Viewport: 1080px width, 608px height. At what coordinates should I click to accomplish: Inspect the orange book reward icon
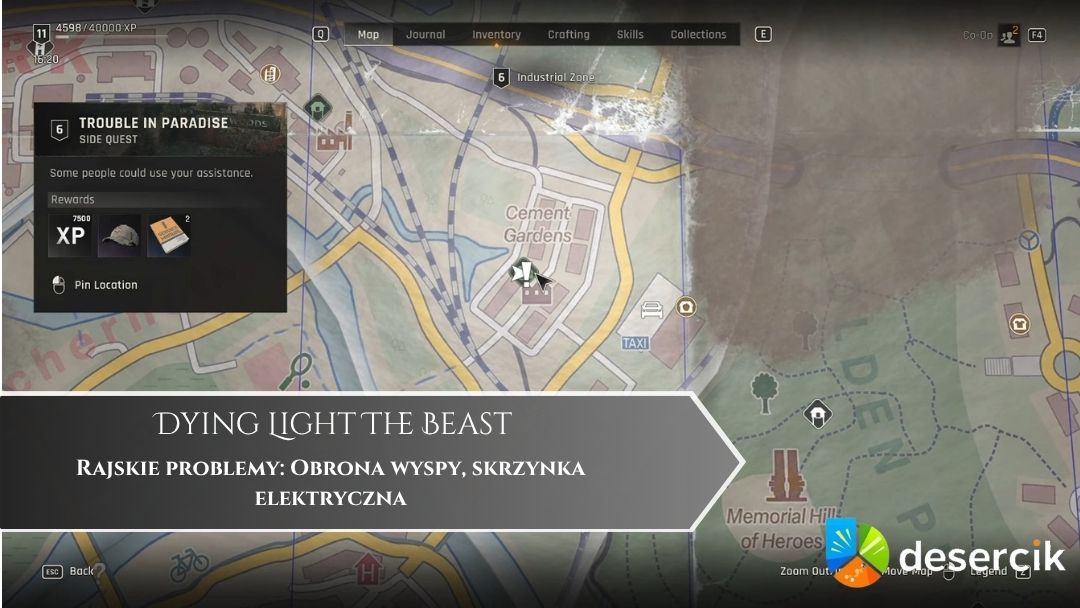click(167, 236)
